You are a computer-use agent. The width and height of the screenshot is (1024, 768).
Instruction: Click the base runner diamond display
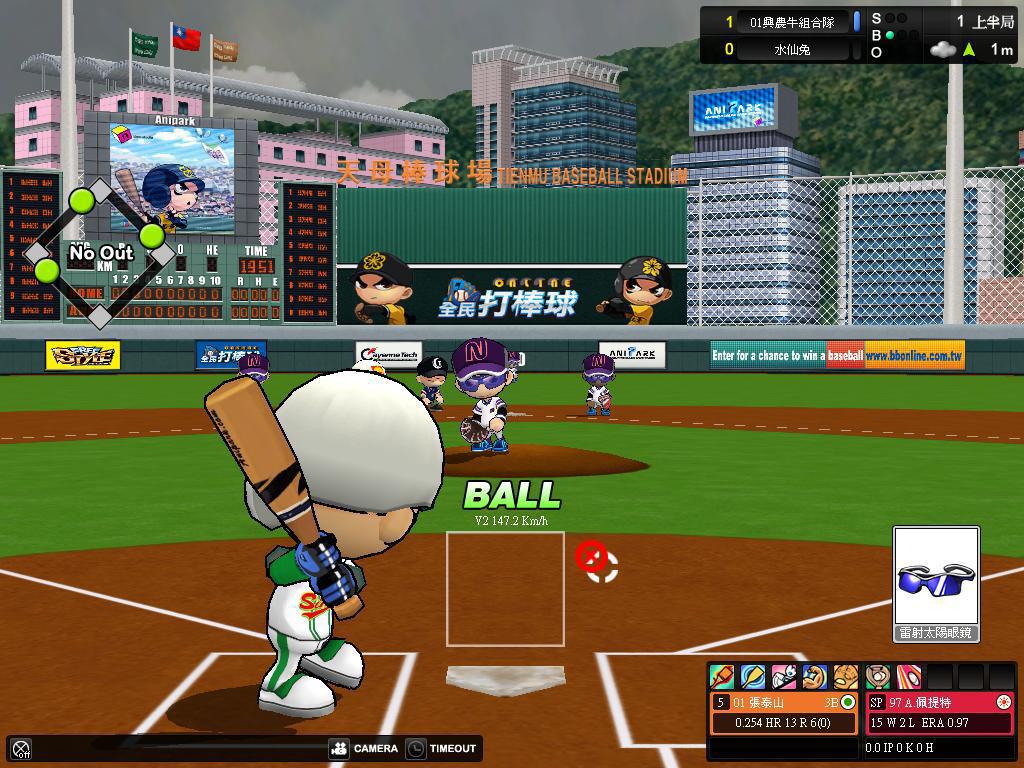tap(100, 254)
